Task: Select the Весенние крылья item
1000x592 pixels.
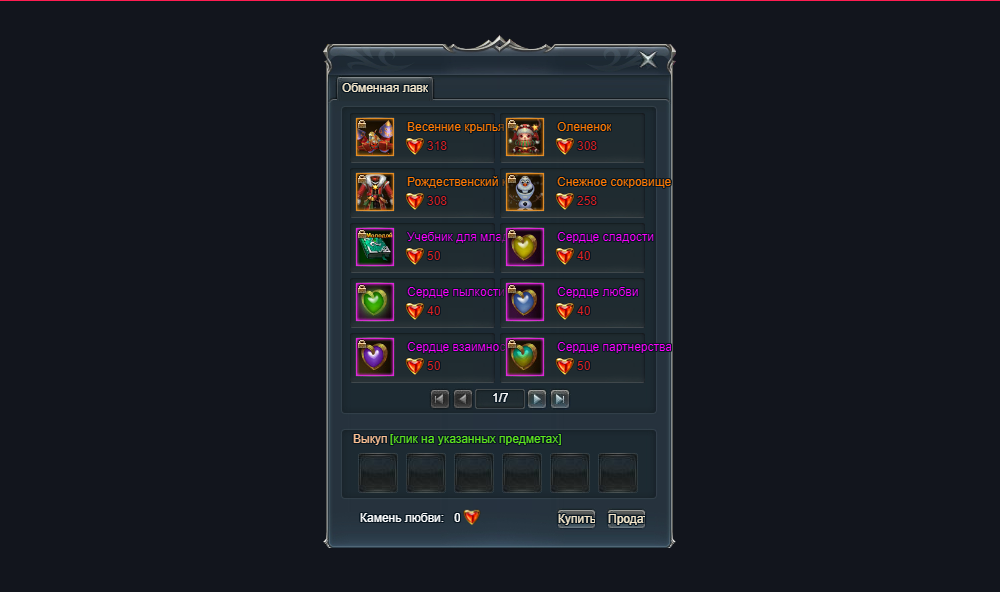Action: coord(375,137)
